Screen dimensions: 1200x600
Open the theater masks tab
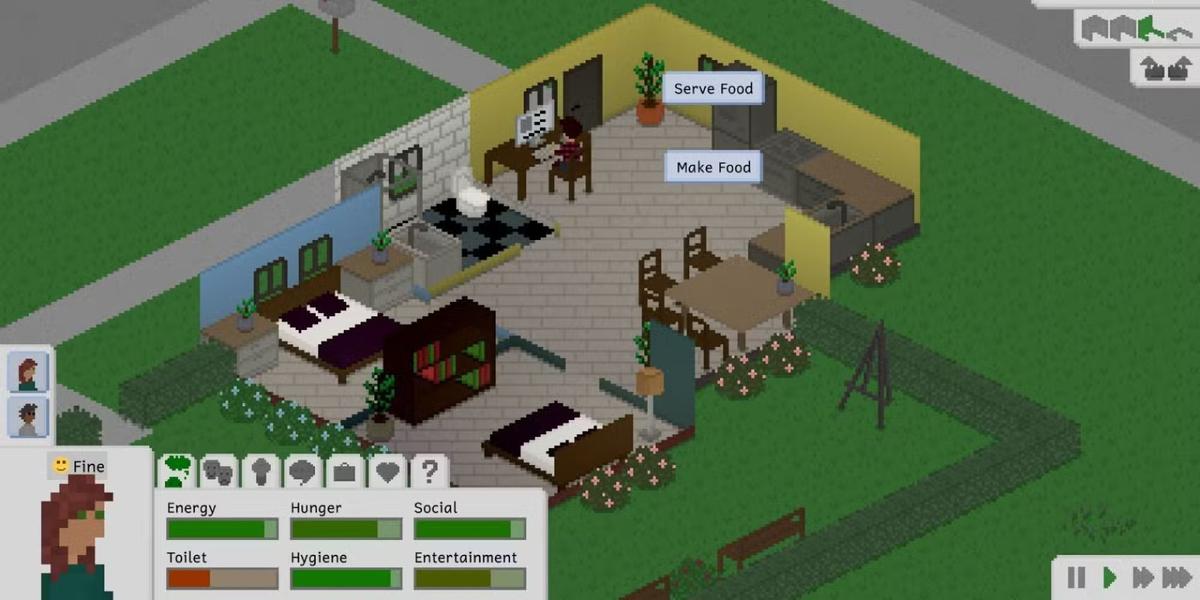[x=219, y=471]
